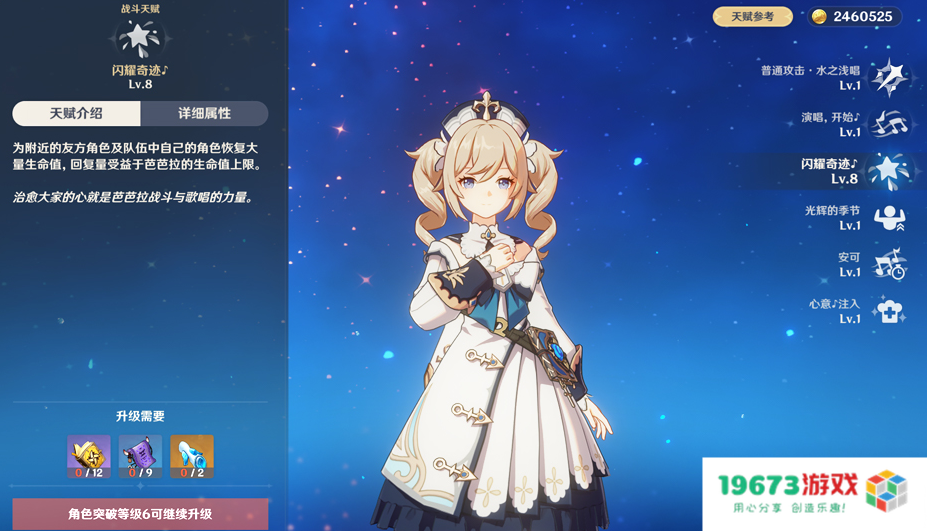Click the 角色突破等级6可继续升级 button

pyautogui.click(x=140, y=514)
